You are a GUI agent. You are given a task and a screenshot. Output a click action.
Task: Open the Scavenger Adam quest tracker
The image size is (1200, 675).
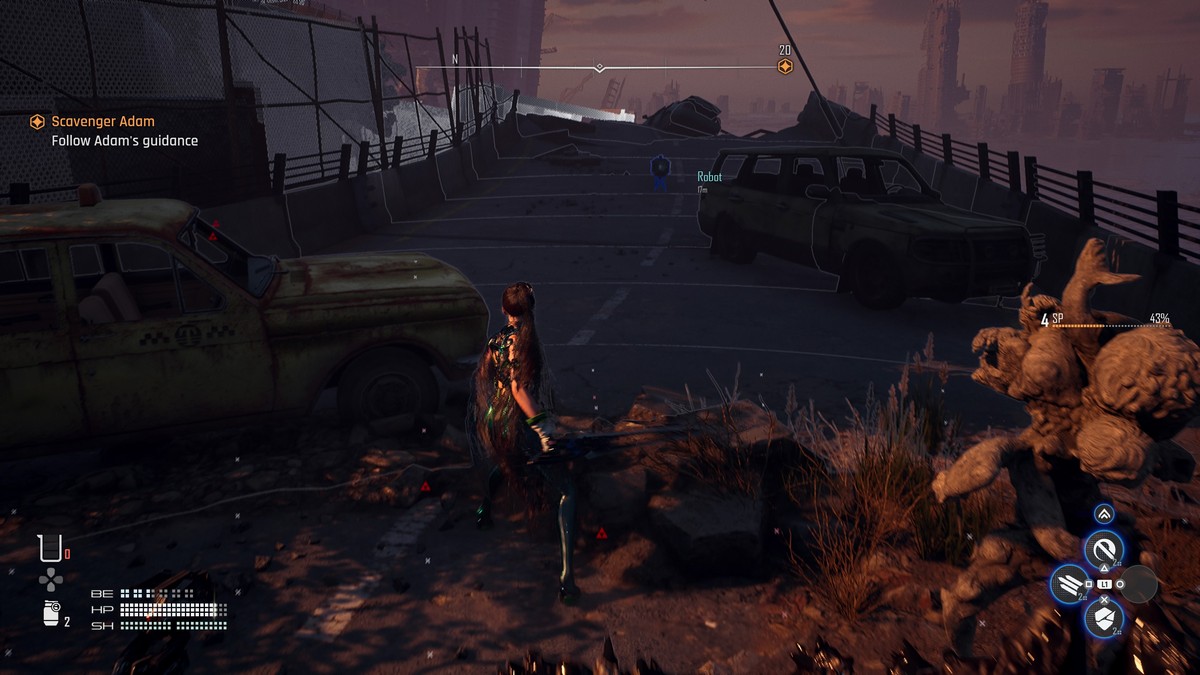104,122
